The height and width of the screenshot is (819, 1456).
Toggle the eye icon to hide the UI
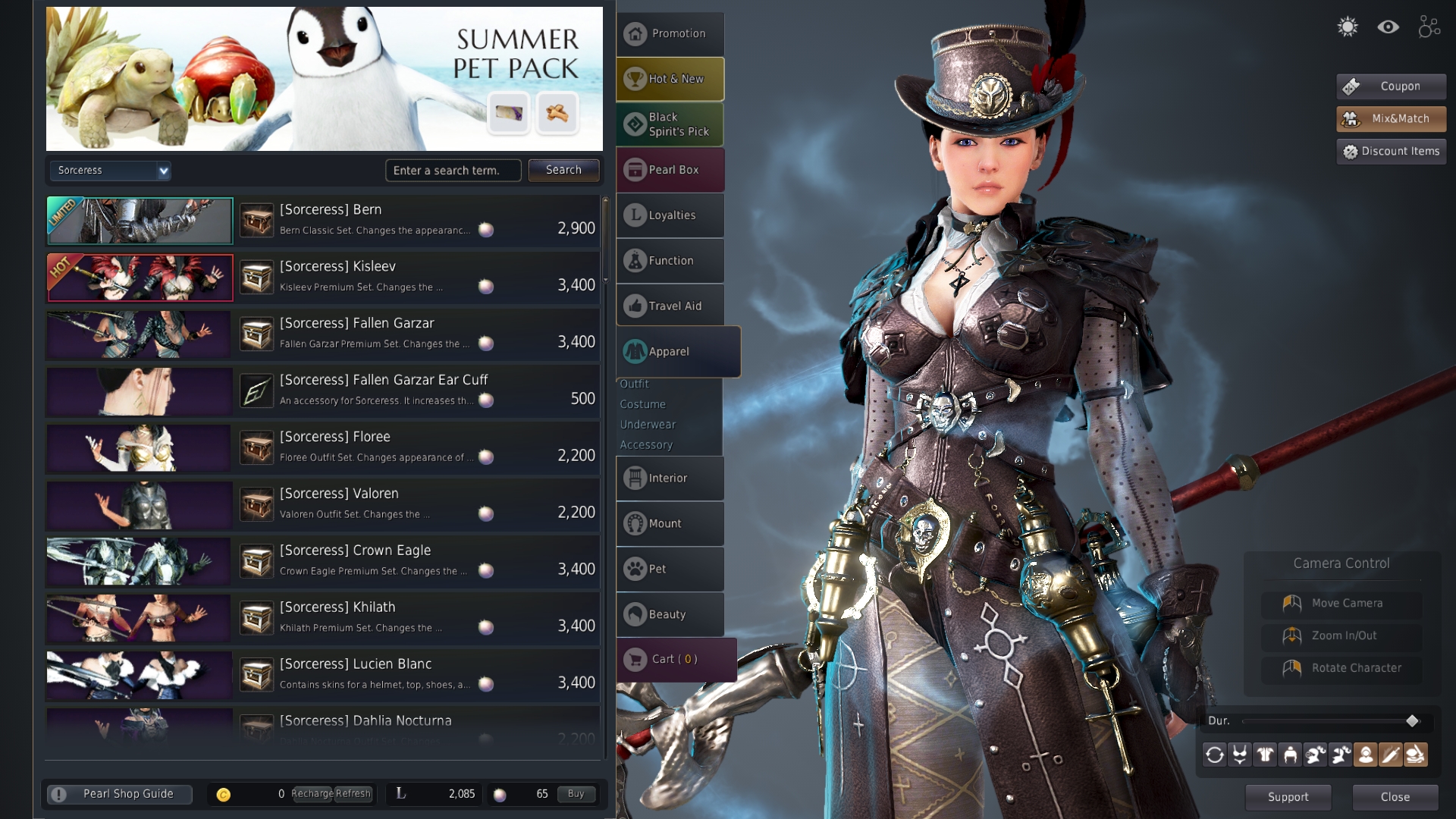[1389, 27]
